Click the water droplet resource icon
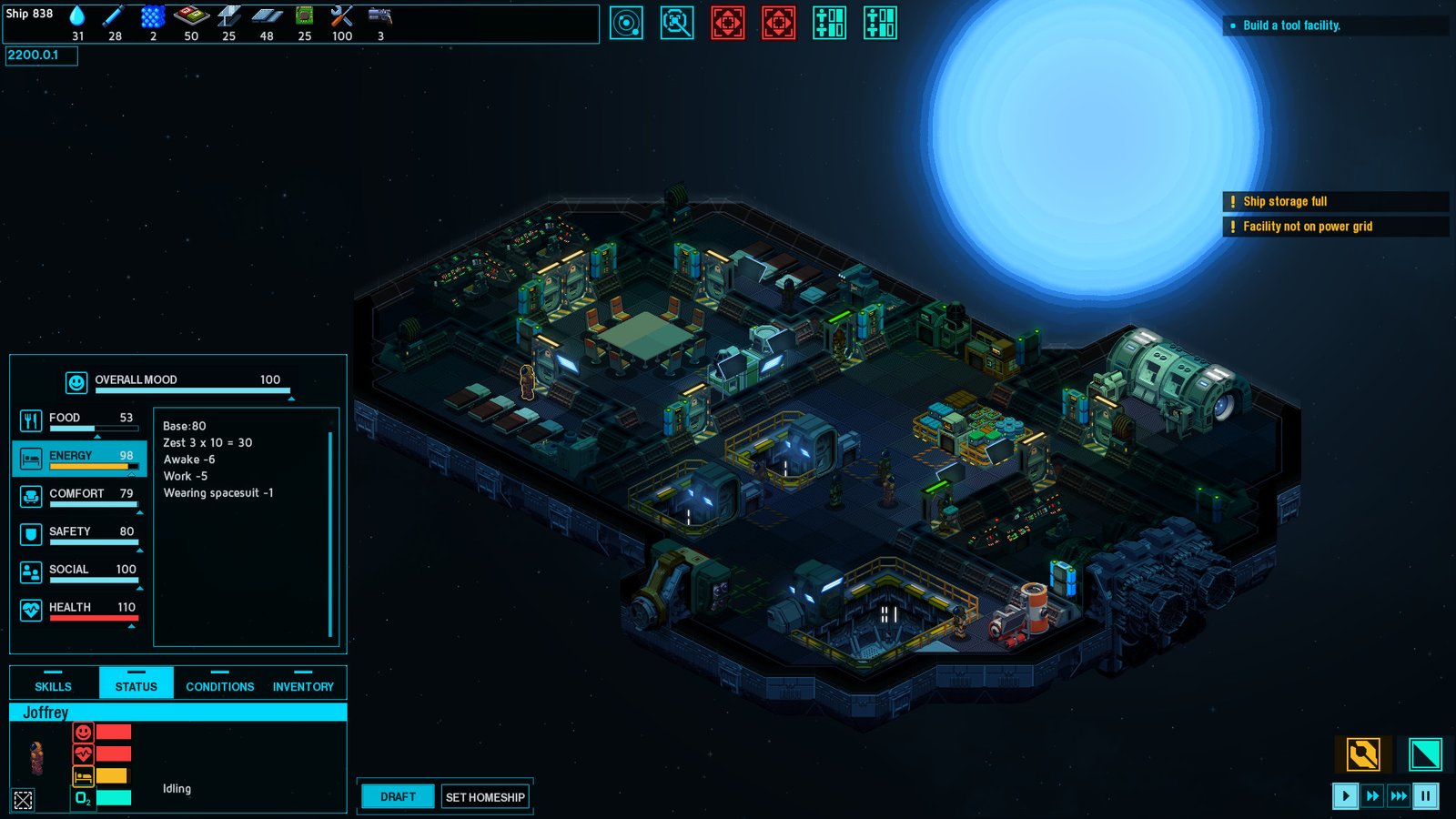 (76, 15)
